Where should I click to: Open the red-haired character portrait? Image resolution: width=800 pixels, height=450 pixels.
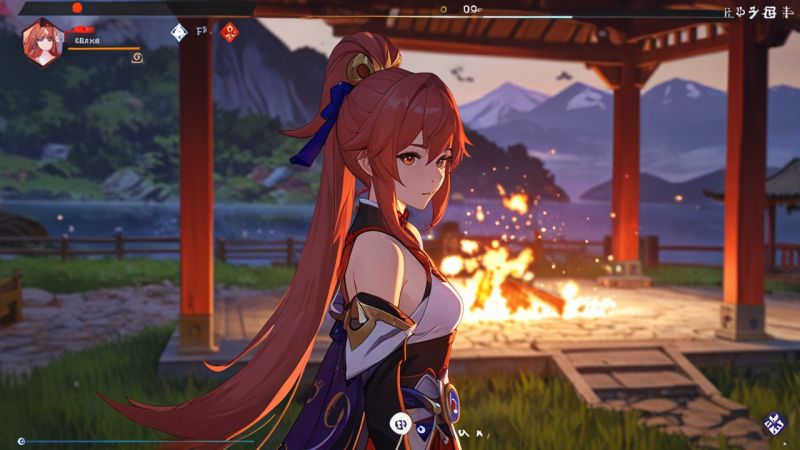(x=42, y=42)
